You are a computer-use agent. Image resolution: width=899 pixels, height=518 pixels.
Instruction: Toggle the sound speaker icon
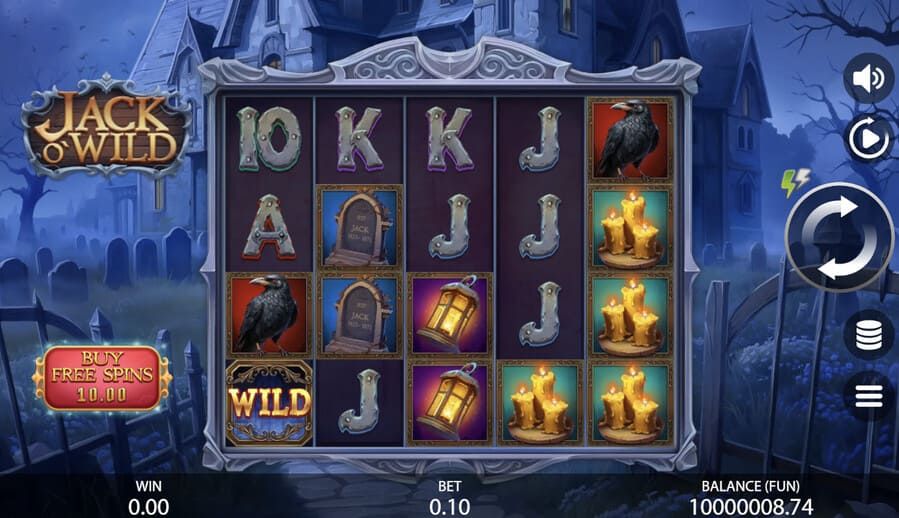[868, 78]
